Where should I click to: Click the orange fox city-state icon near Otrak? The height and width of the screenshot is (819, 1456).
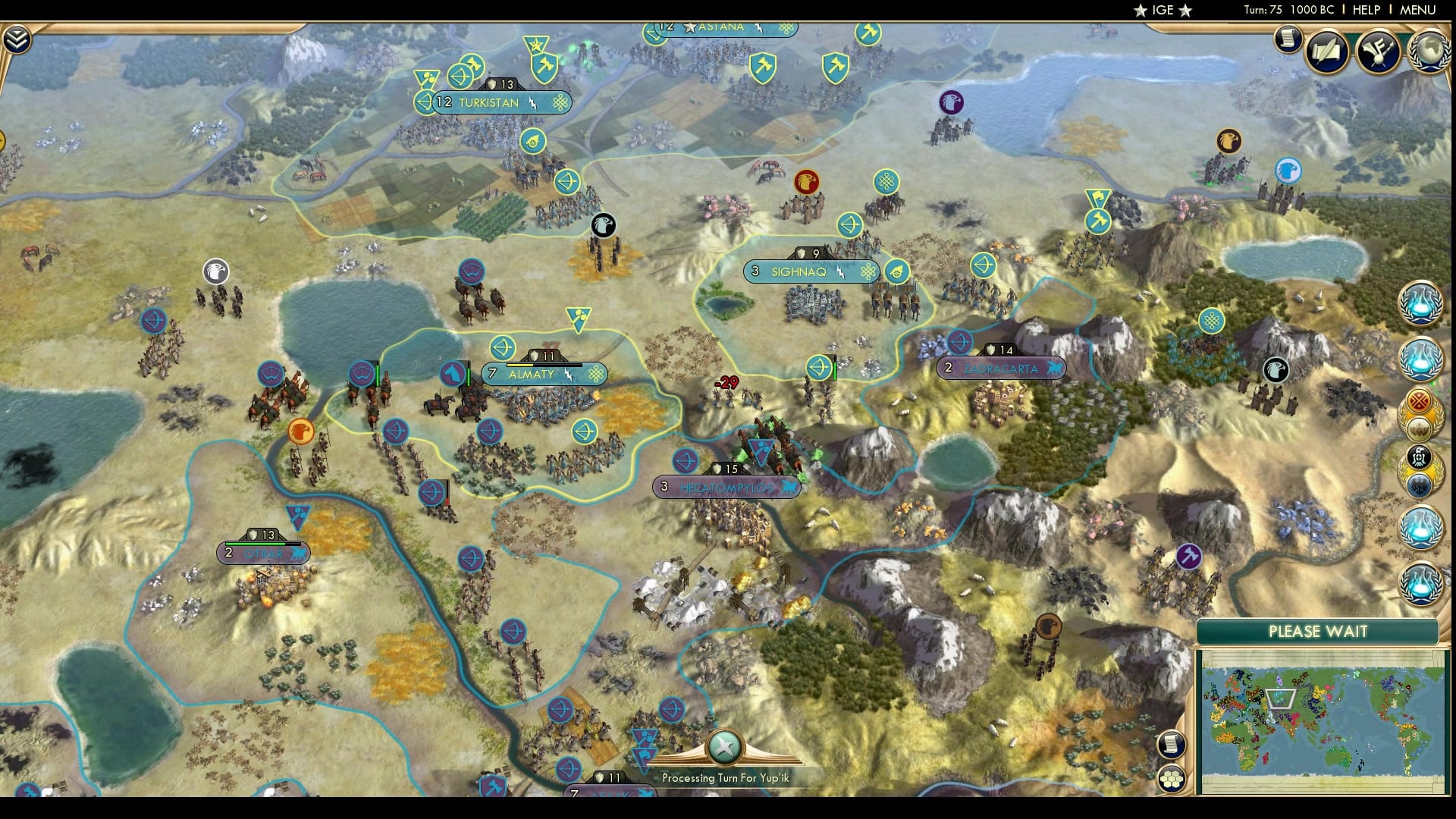(302, 431)
